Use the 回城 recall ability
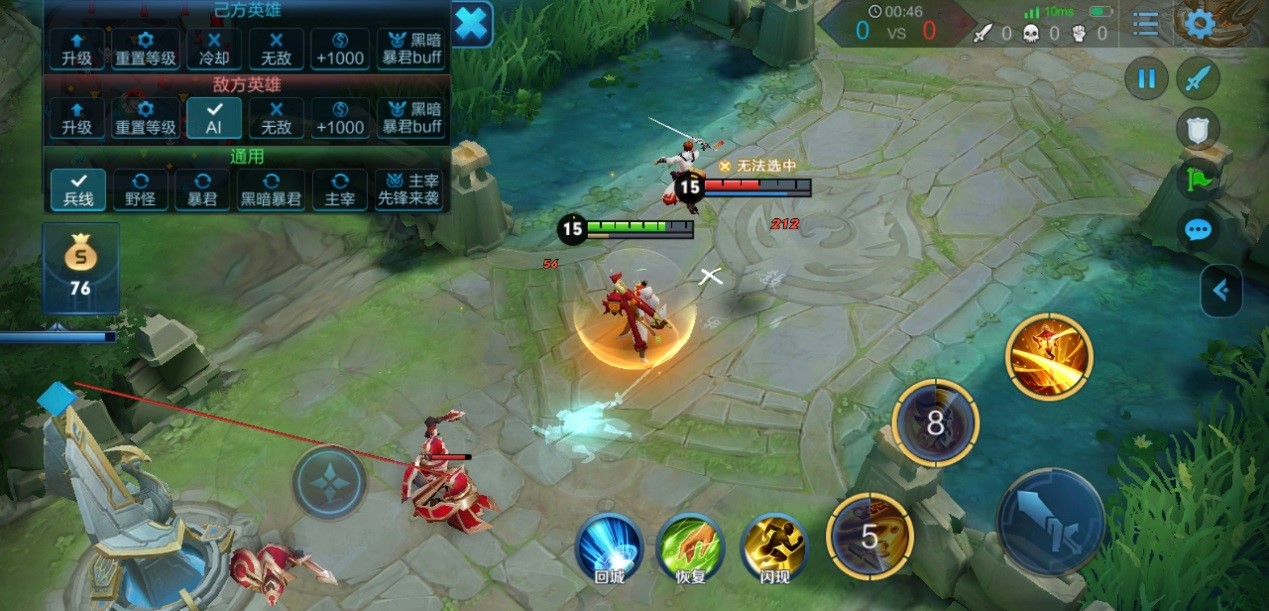The height and width of the screenshot is (611, 1269). coord(609,549)
